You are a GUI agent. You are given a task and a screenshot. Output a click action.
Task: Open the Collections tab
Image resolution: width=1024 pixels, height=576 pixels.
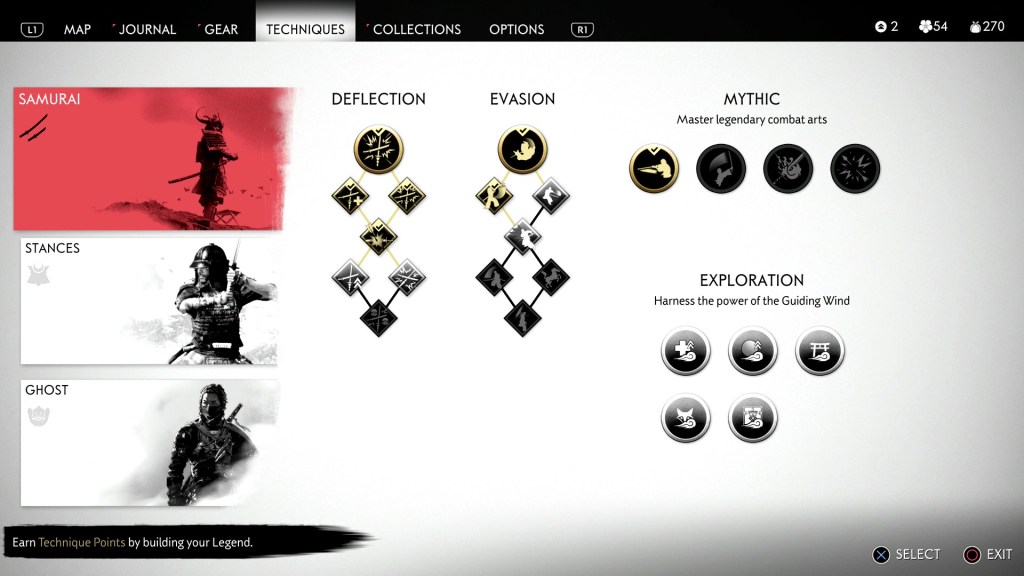click(416, 29)
